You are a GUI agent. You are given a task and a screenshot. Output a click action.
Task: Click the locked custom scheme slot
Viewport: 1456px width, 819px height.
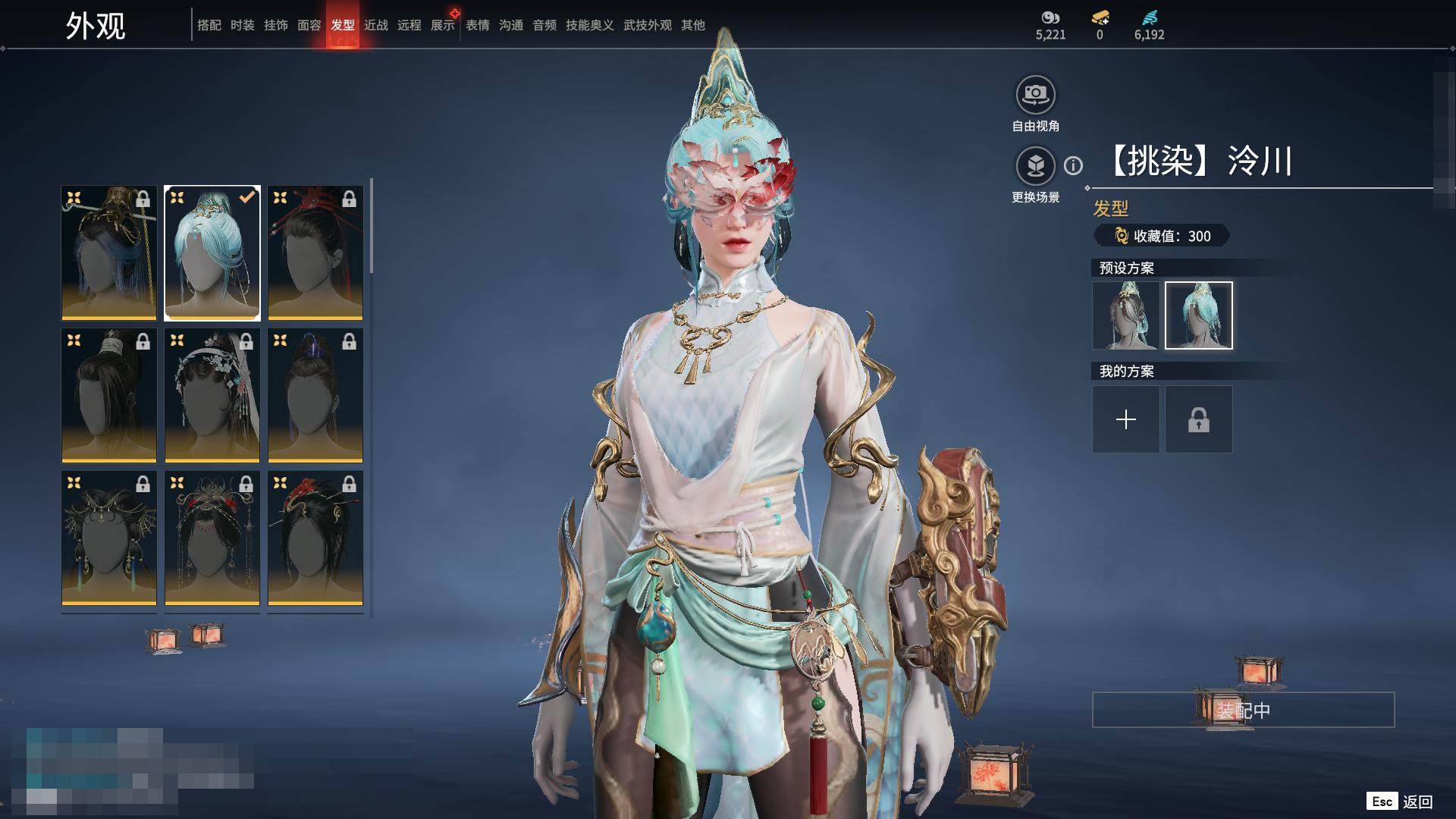(1199, 419)
